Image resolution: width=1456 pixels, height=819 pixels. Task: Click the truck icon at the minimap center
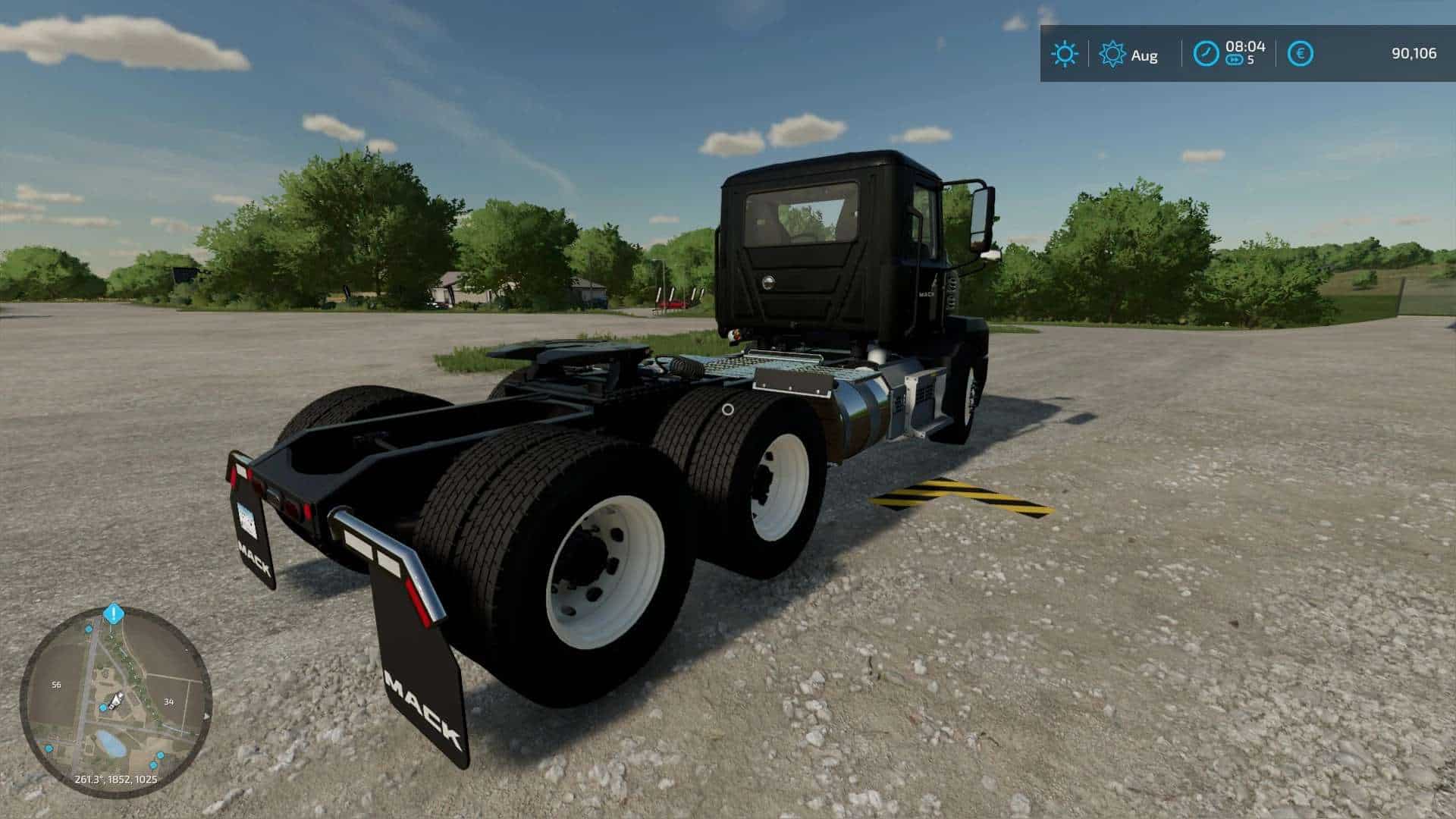pyautogui.click(x=115, y=699)
